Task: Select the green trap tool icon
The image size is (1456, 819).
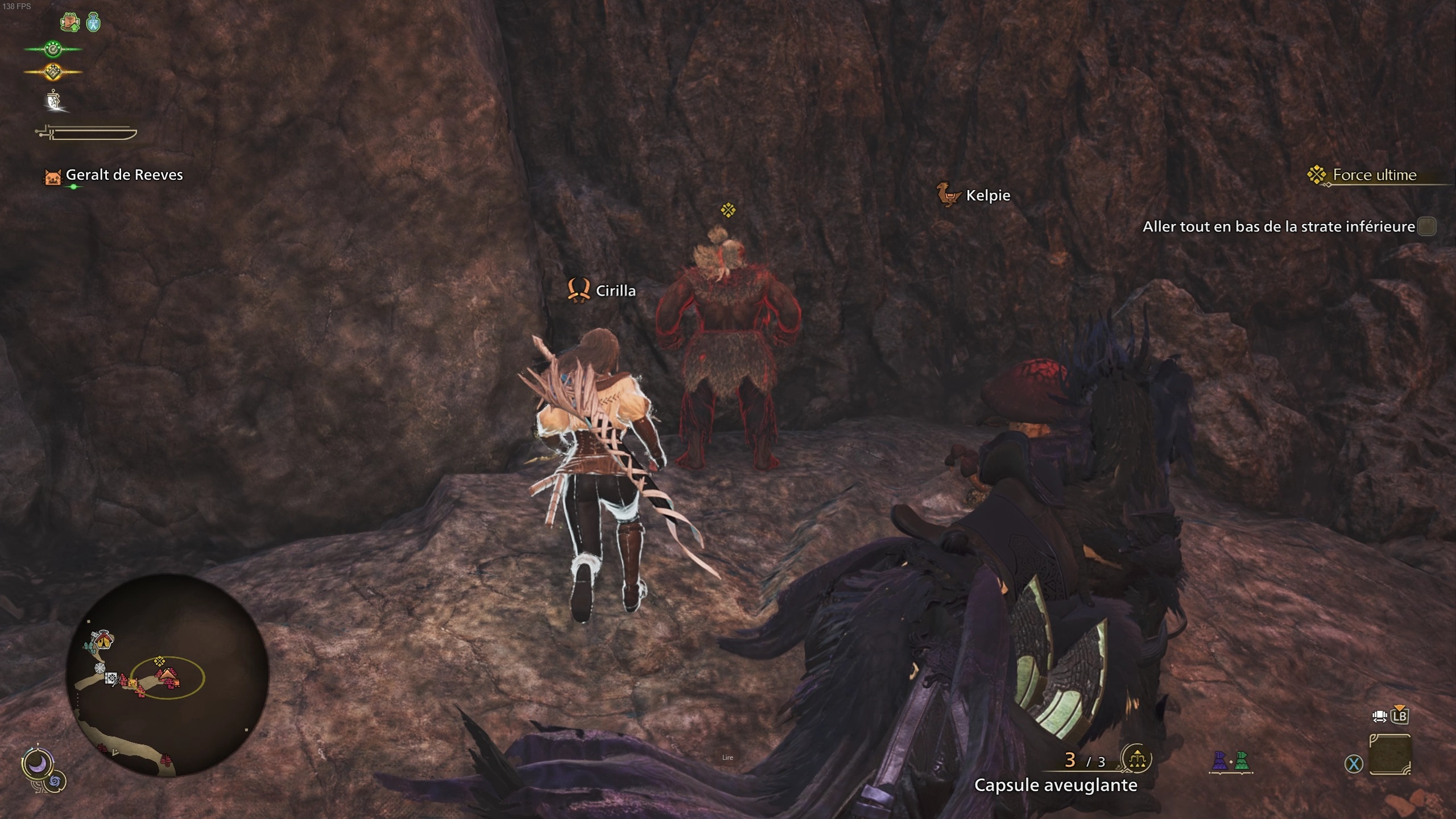Action: coord(1242,761)
